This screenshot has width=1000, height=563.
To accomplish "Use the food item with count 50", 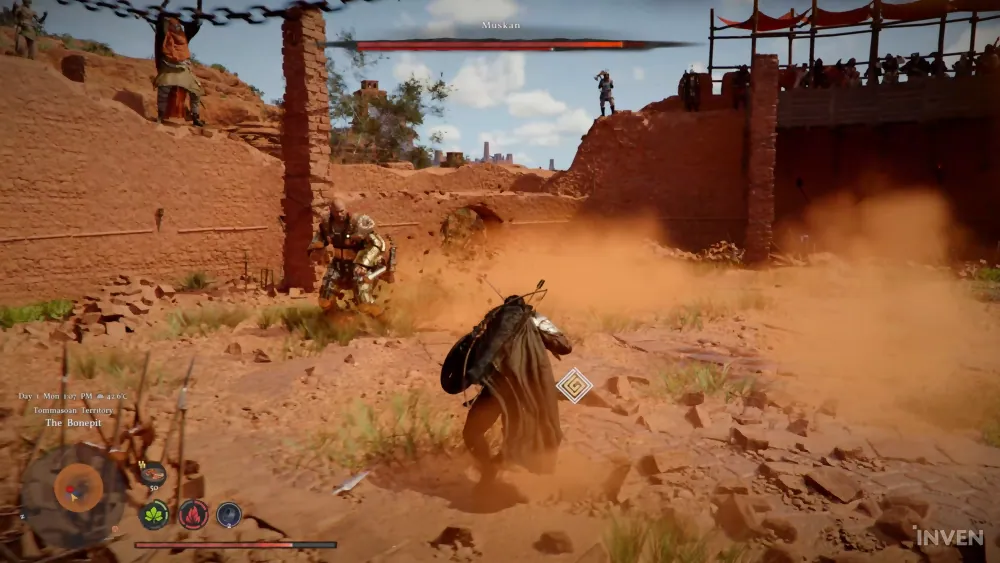I will pyautogui.click(x=152, y=475).
